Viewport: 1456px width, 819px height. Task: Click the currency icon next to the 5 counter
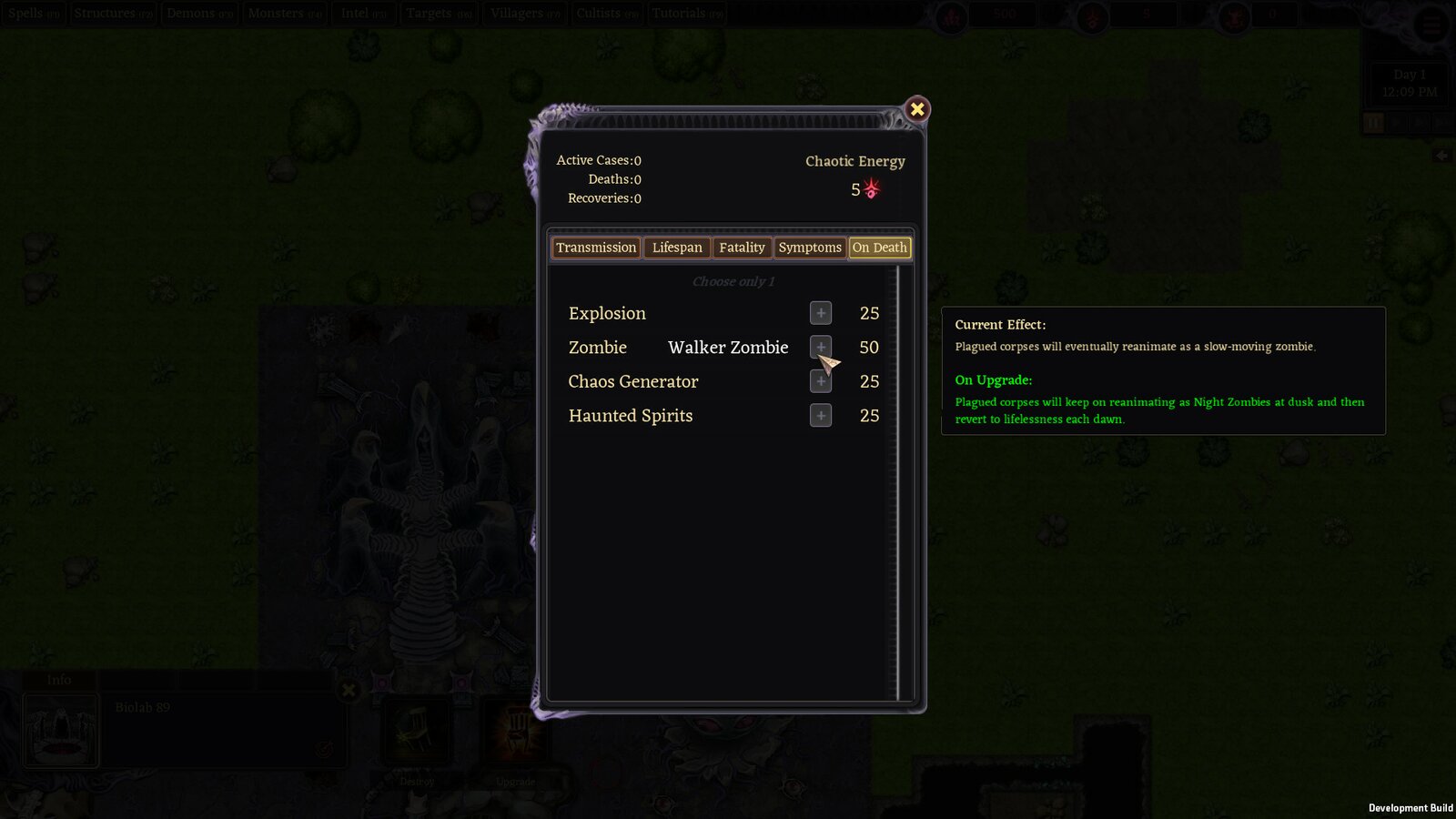(1091, 15)
